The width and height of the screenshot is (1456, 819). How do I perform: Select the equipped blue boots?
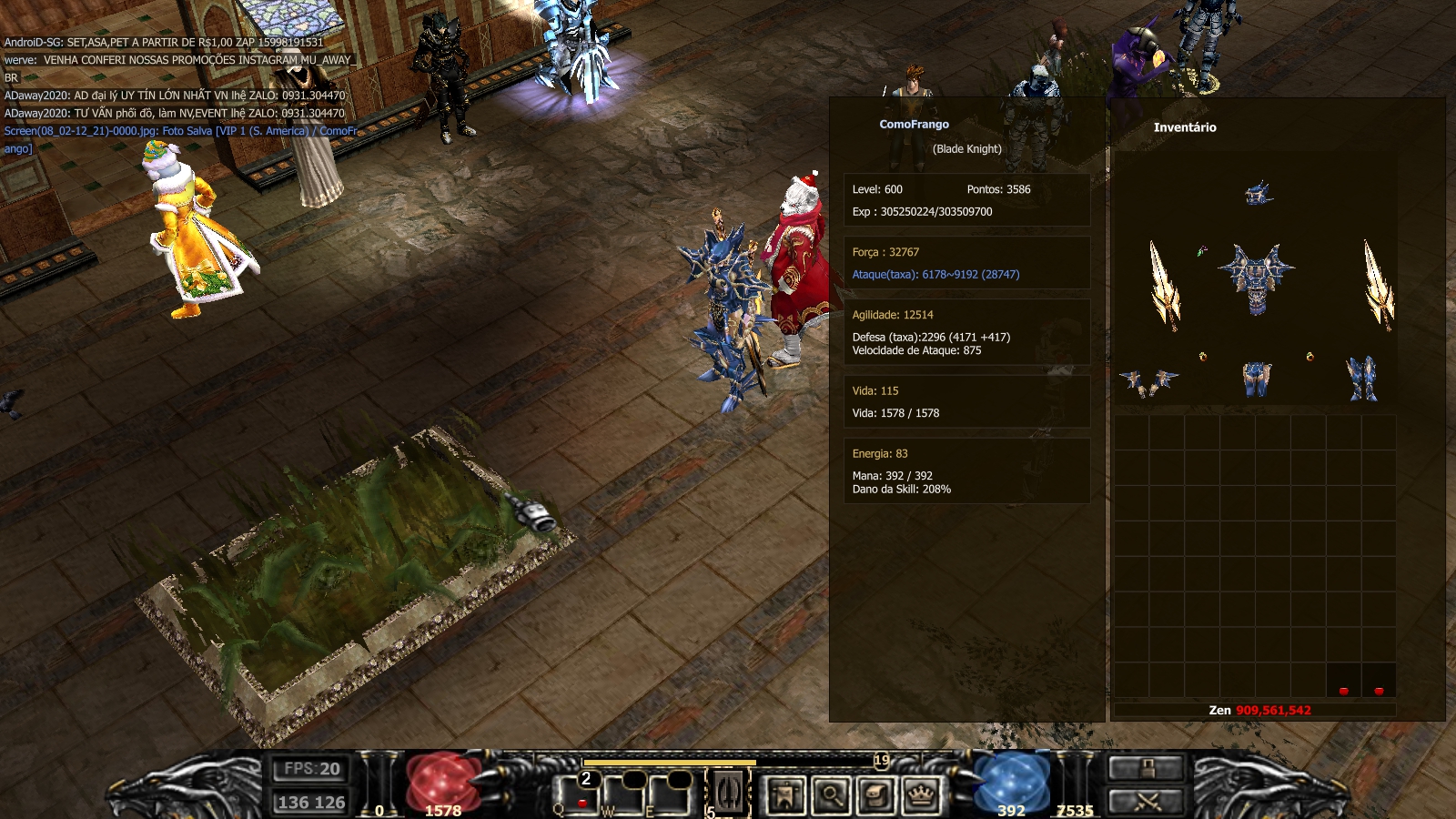click(x=1361, y=379)
